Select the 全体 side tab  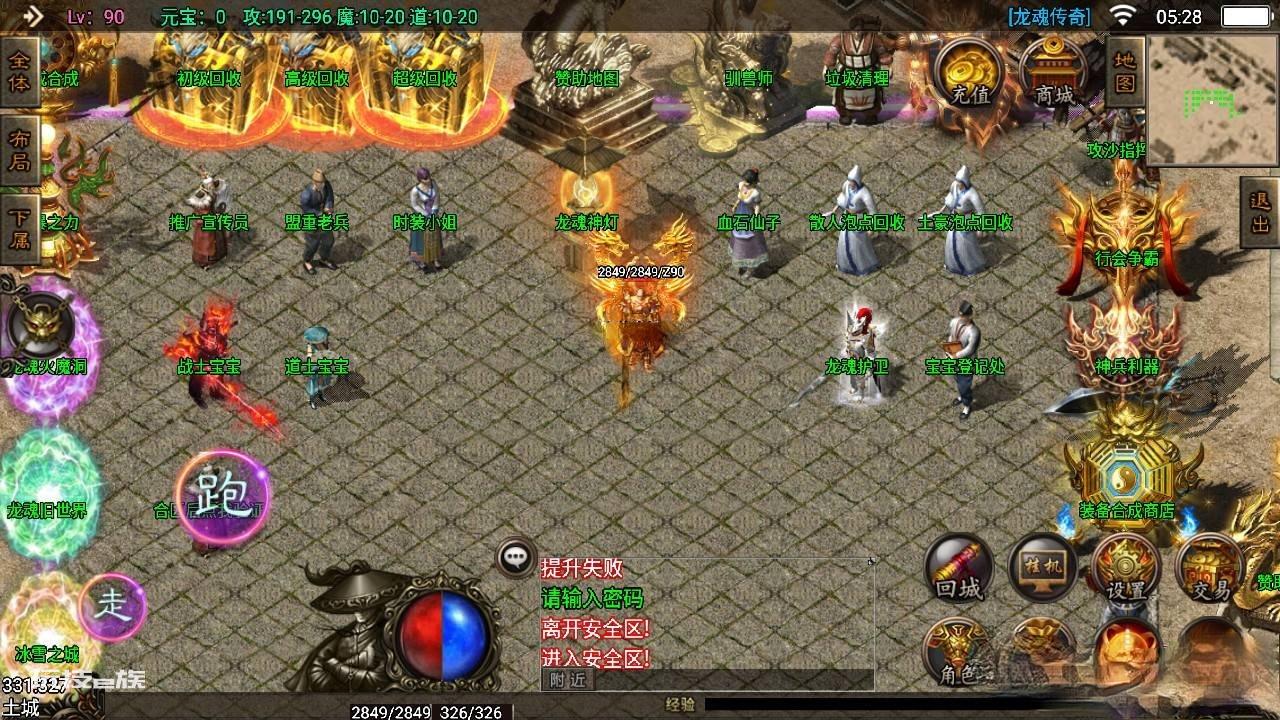tap(20, 72)
